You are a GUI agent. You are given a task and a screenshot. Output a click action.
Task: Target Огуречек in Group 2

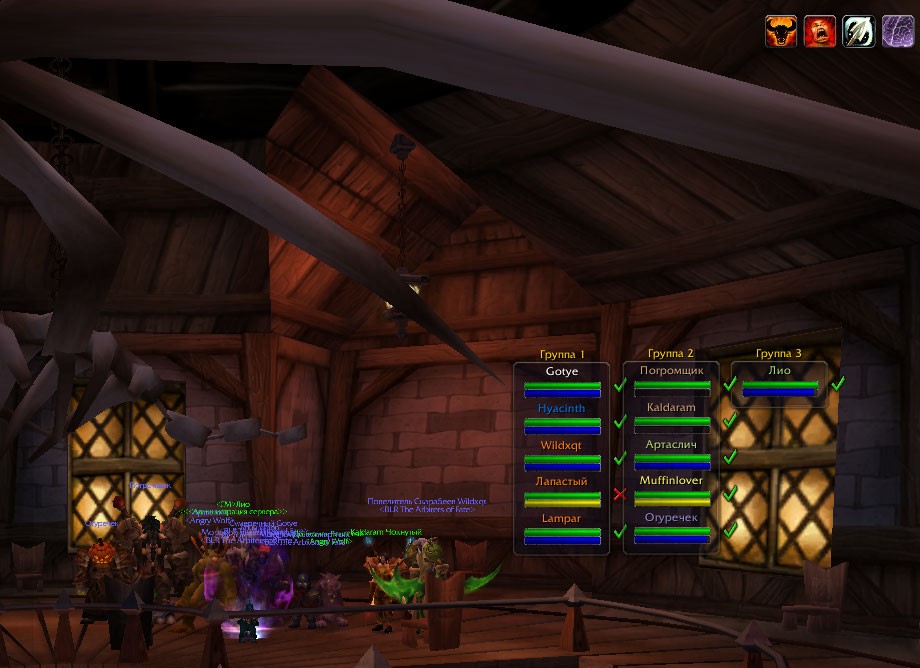coord(672,527)
